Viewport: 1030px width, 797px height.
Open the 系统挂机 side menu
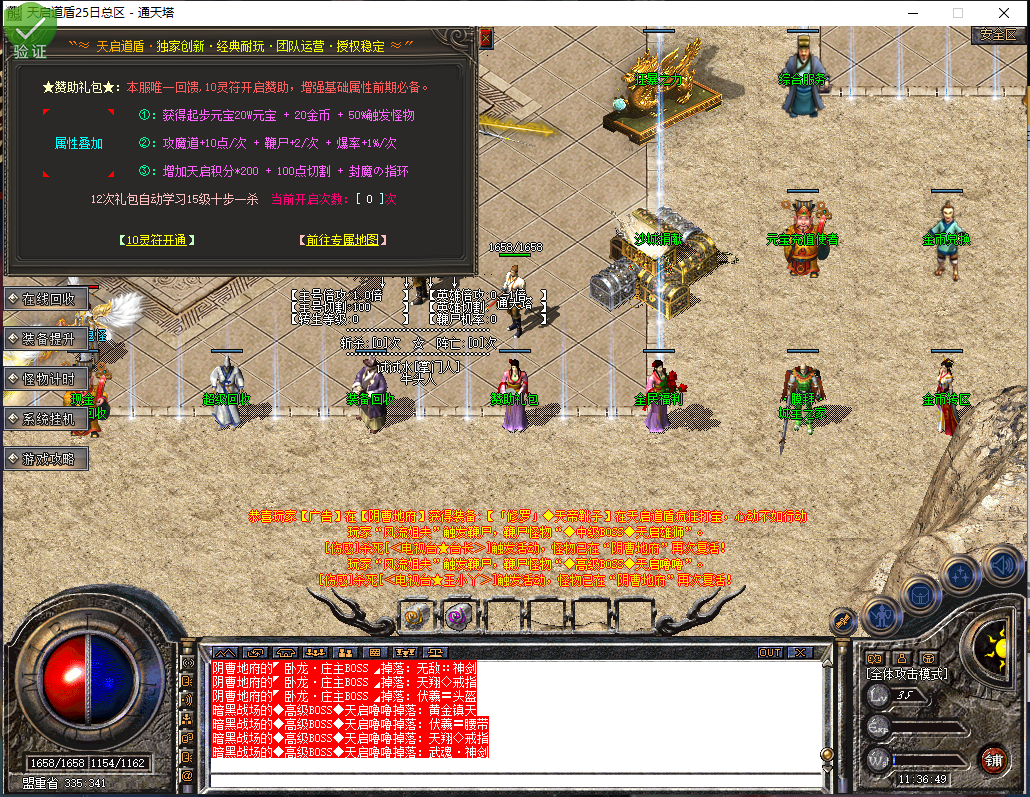tap(47, 419)
